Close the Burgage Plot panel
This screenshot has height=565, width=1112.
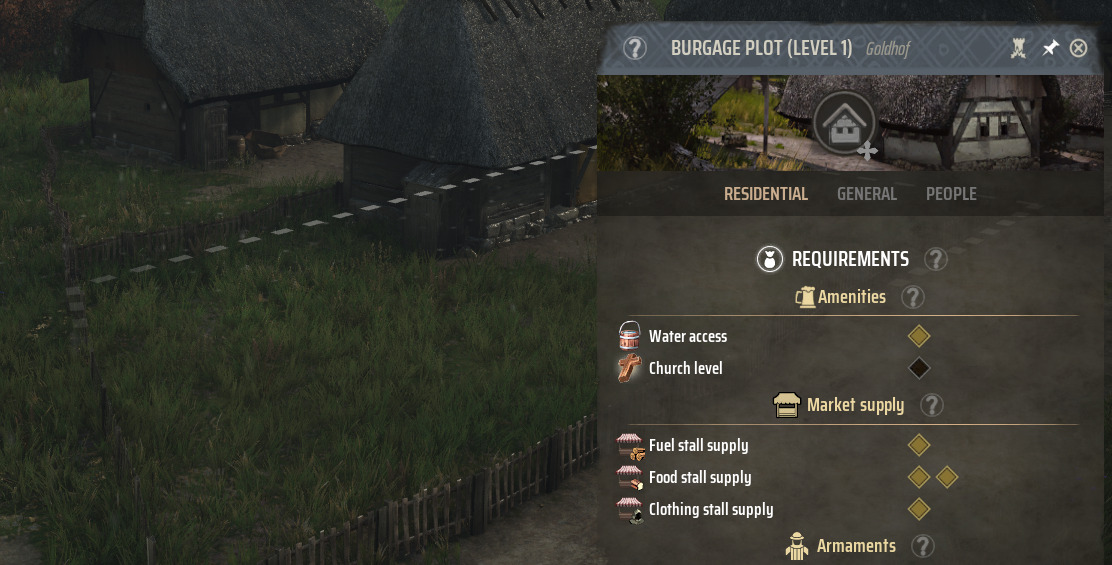[x=1078, y=48]
